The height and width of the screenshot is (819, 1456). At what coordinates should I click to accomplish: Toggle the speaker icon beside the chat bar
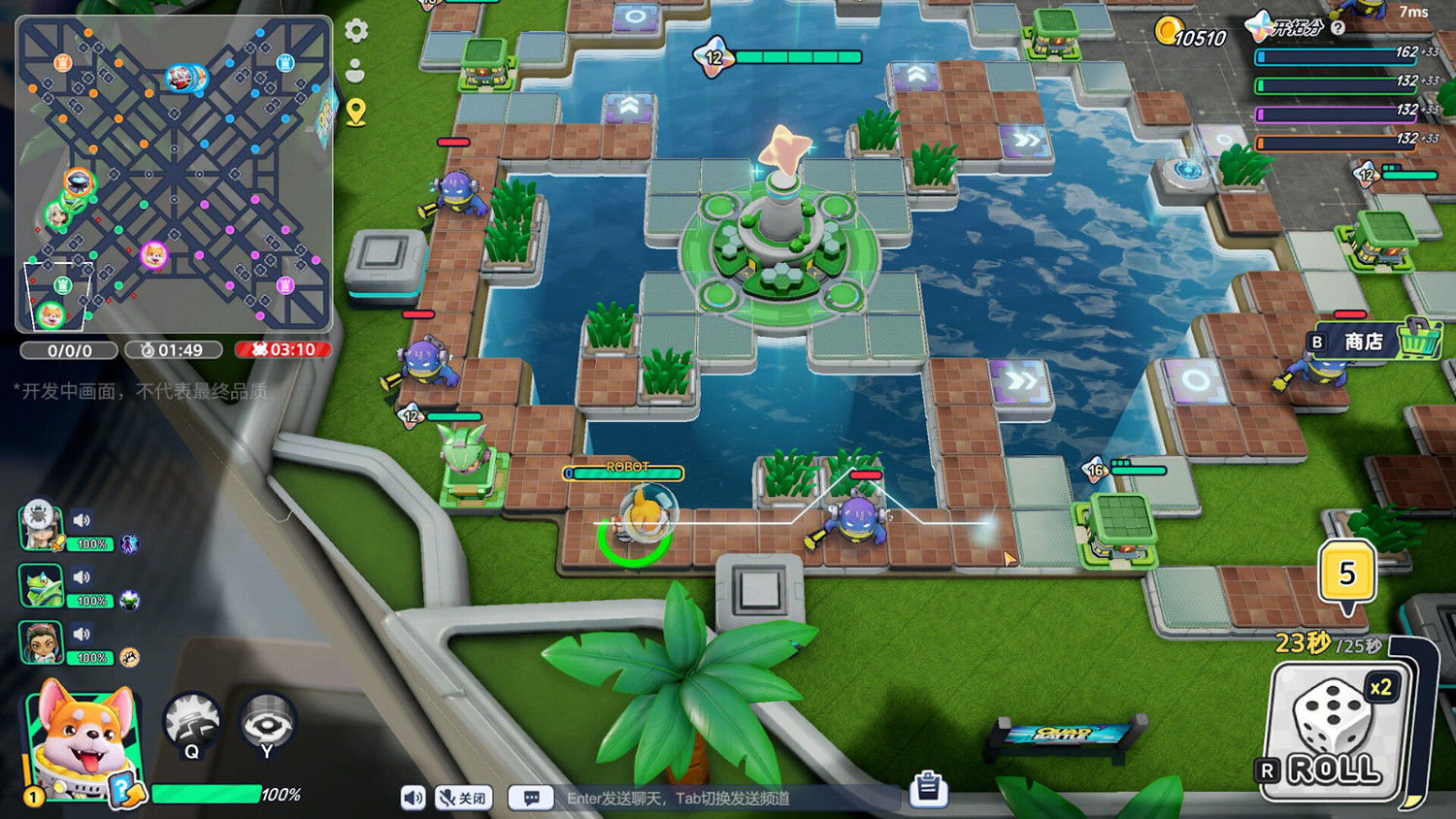pos(412,798)
